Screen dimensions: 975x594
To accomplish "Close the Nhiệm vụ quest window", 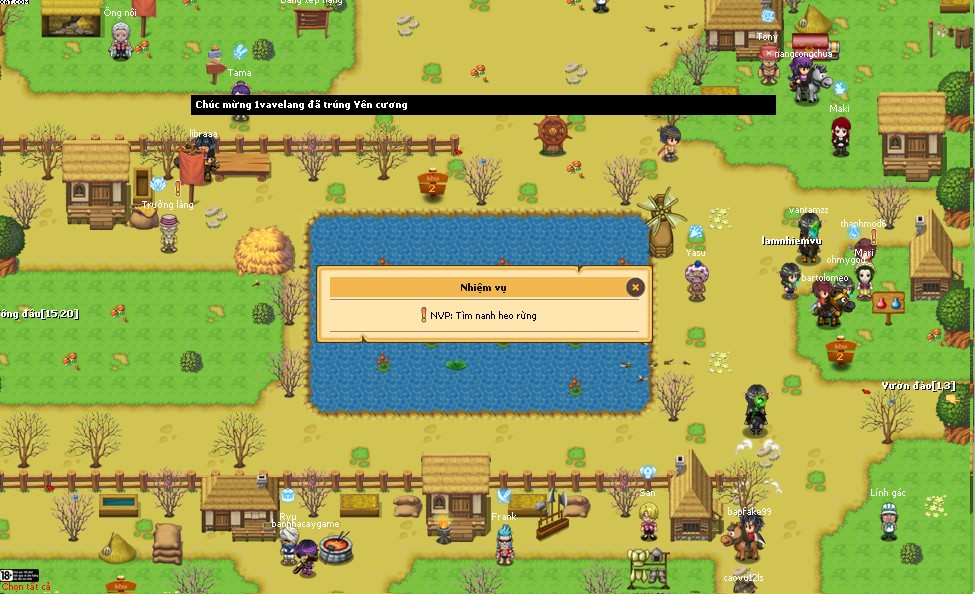I will 634,288.
